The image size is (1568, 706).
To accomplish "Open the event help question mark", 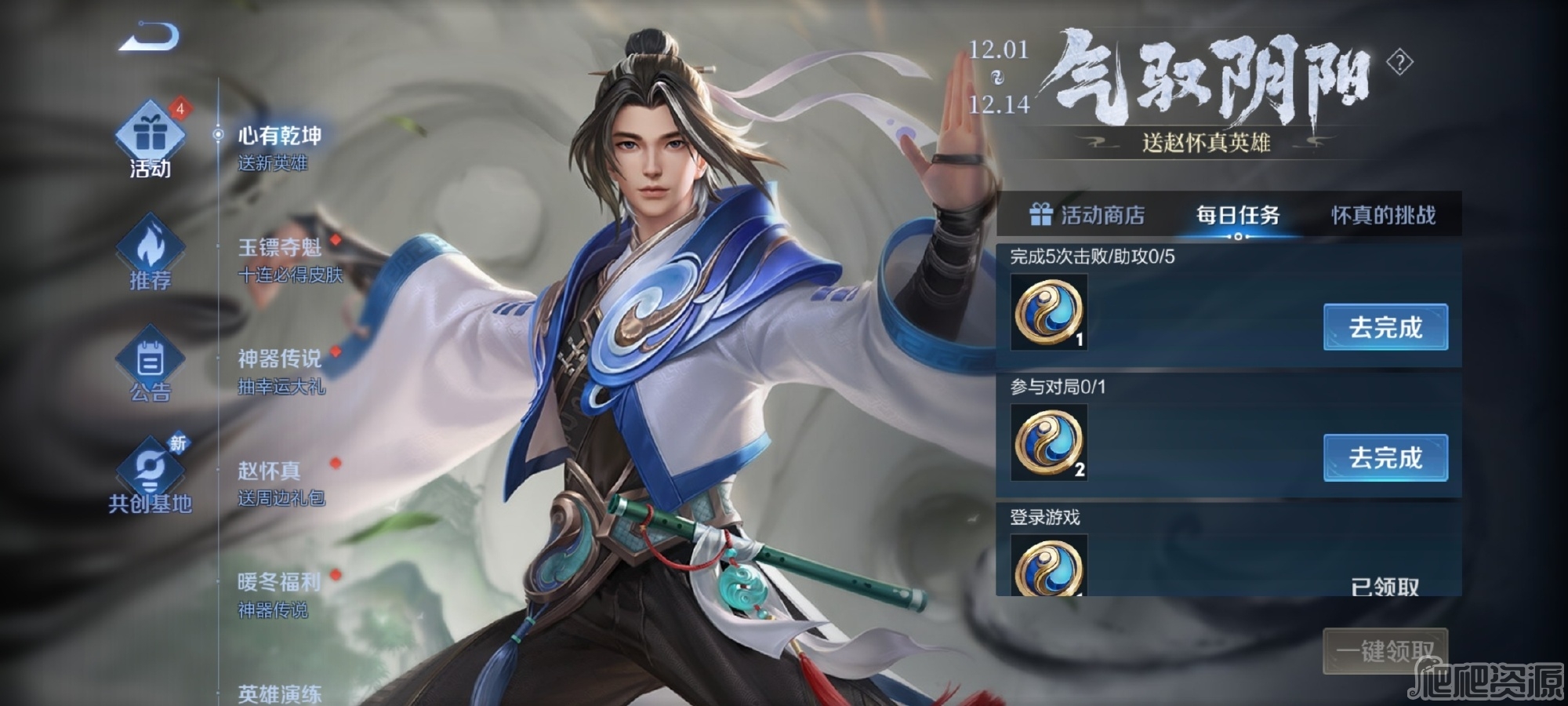I will [1399, 62].
